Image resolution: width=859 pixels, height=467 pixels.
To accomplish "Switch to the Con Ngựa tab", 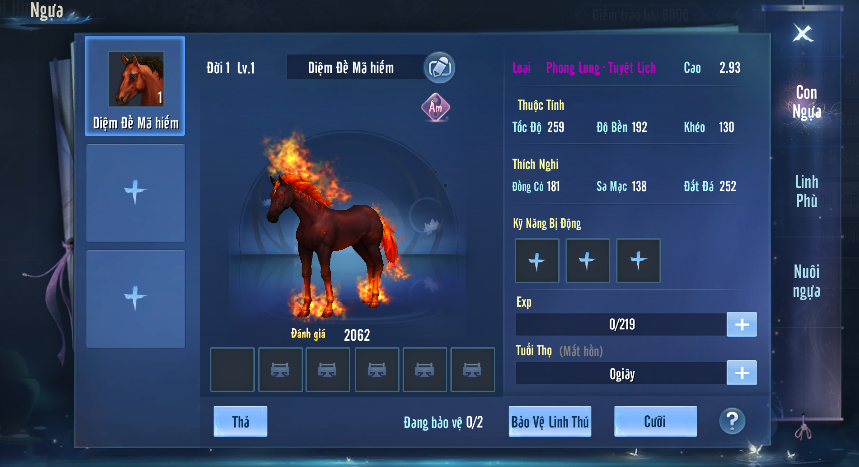I will coord(806,102).
